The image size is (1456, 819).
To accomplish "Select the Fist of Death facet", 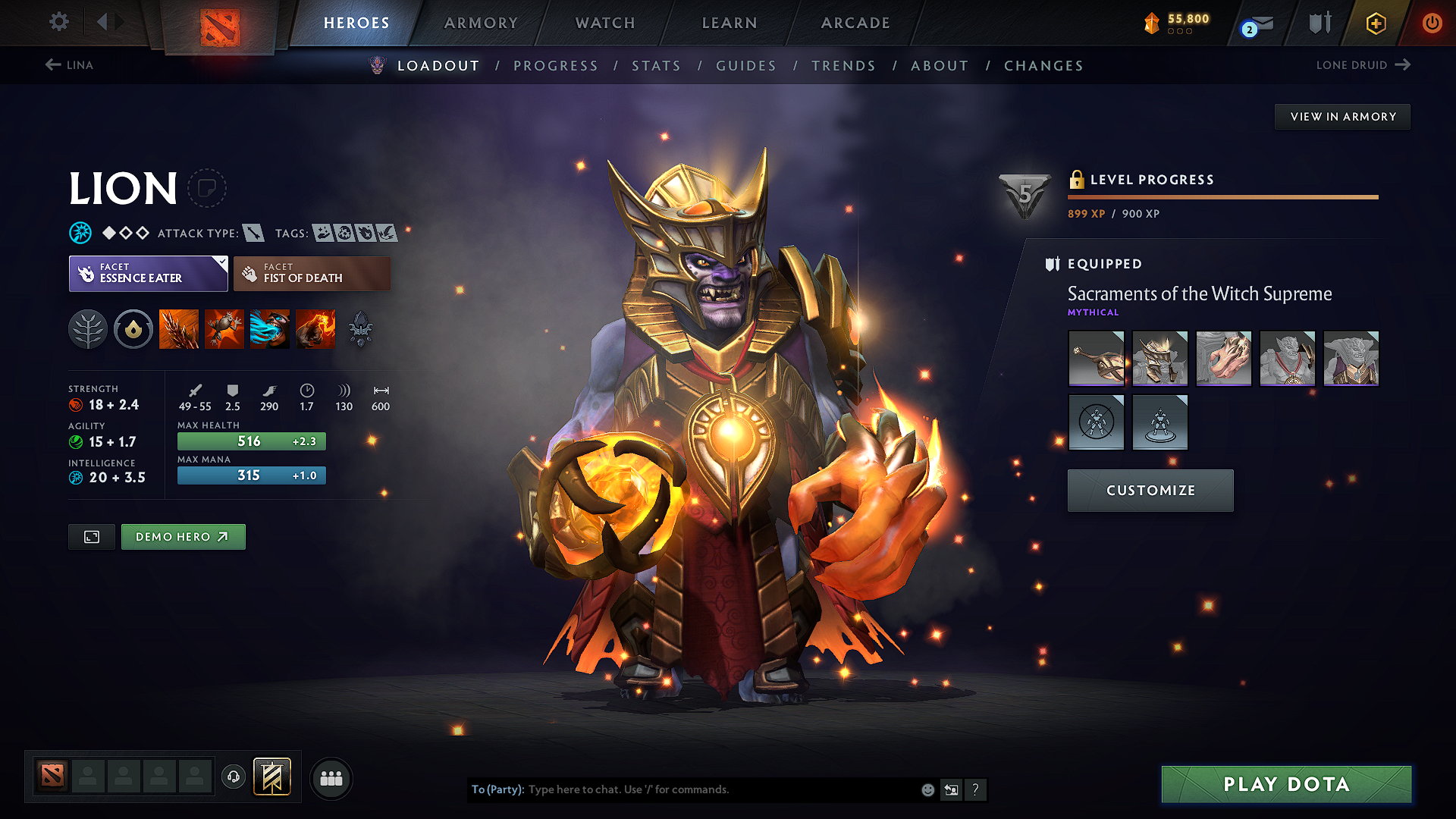I will pos(312,273).
